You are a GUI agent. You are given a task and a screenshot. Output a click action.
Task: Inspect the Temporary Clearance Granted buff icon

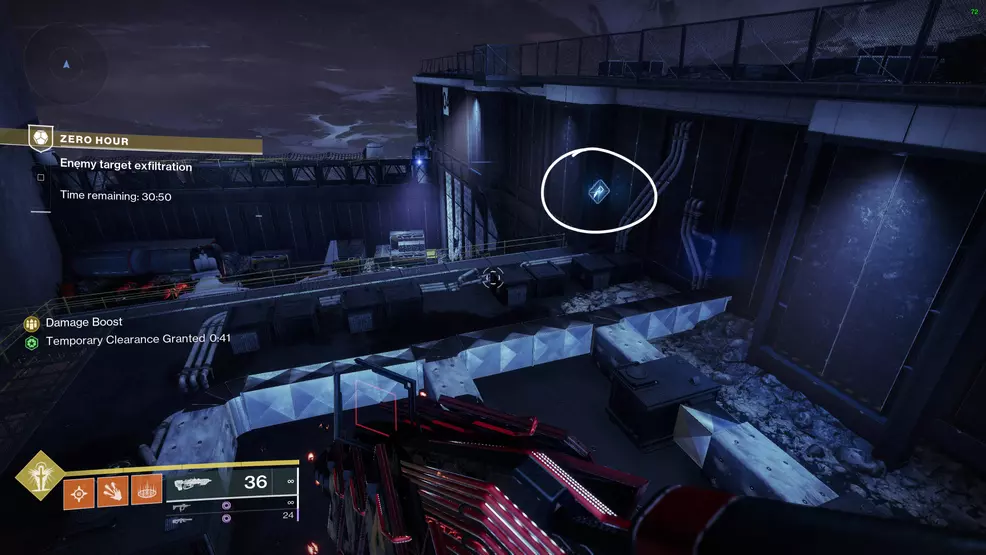click(32, 341)
